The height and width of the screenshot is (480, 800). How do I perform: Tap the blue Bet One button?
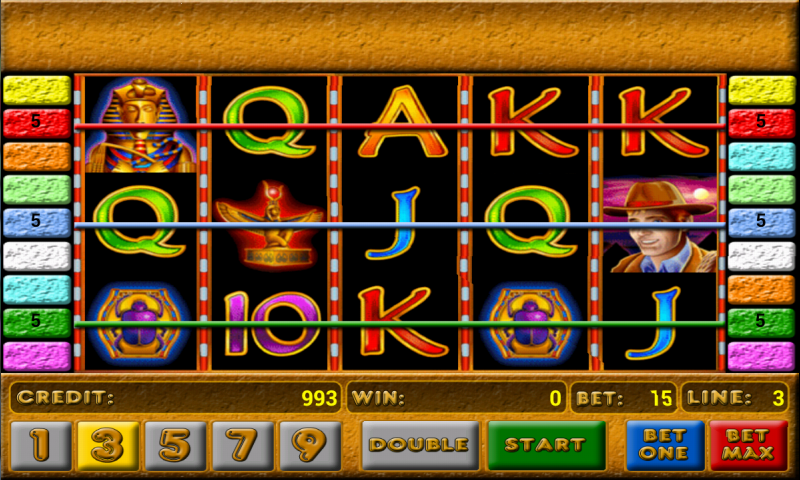[665, 445]
